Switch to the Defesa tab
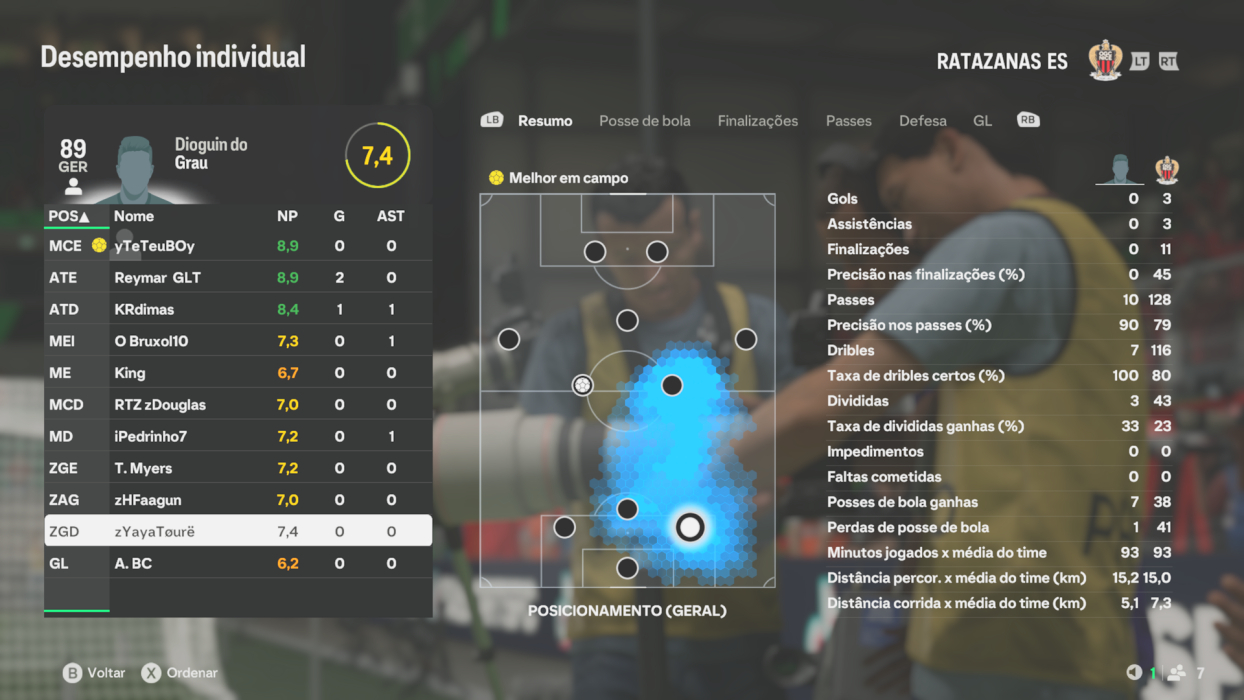Screen dimensions: 1244x700 click(922, 121)
